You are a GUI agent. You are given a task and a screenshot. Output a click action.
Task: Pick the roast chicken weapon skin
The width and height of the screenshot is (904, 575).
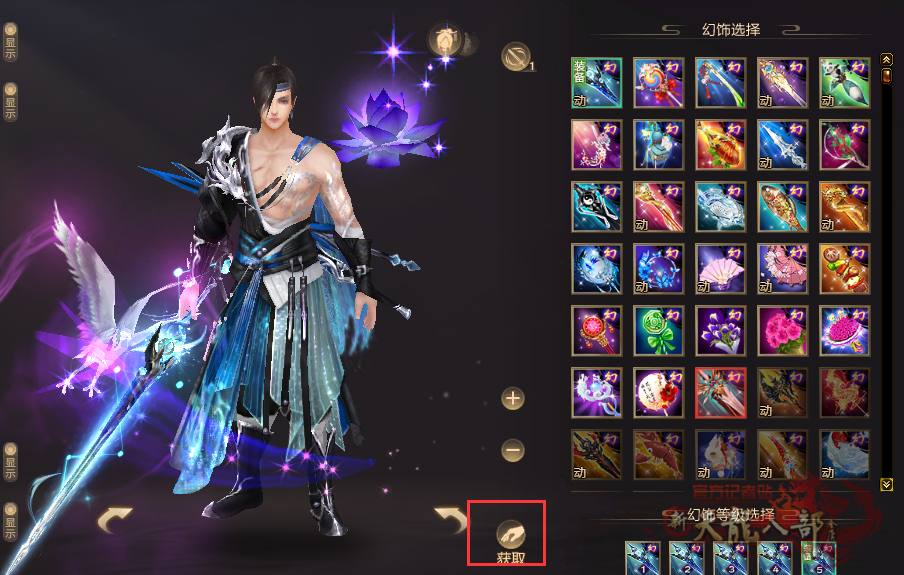tap(720, 144)
